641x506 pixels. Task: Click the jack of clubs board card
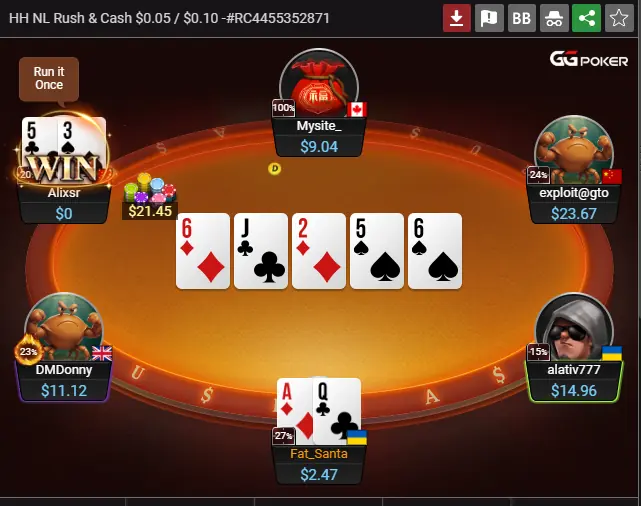260,251
